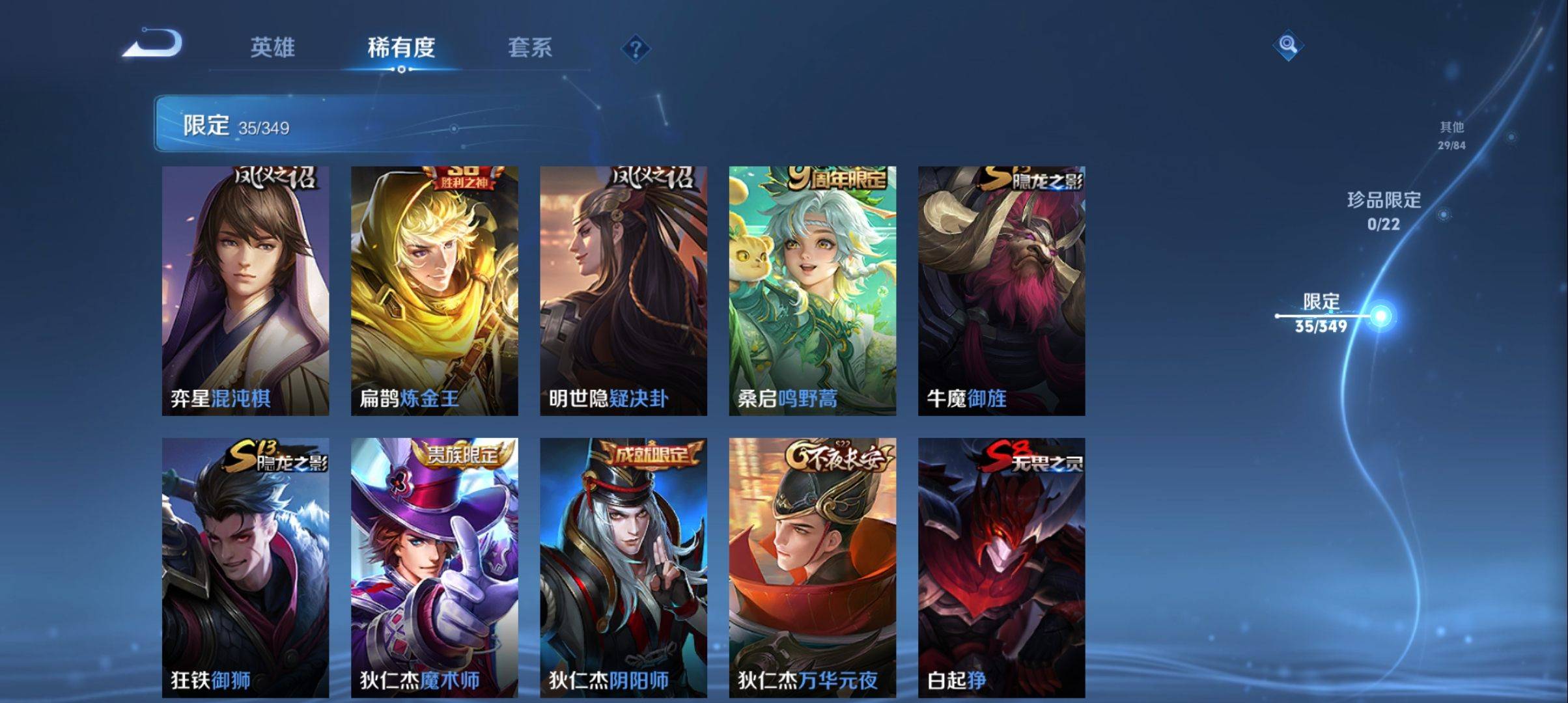Jump to the 其他 rarity category

(1451, 135)
